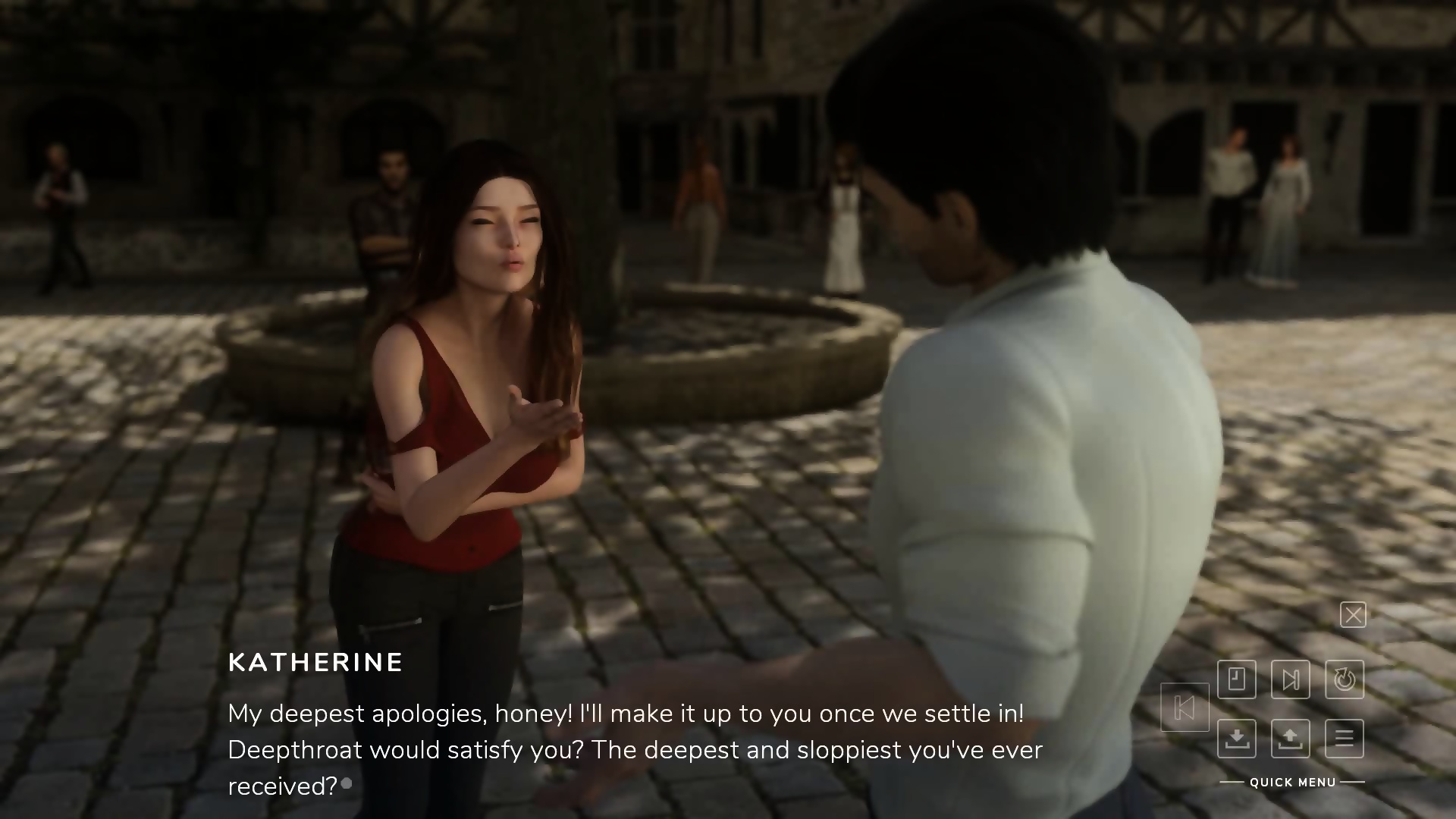Toggle auto-advance circular arrow button
This screenshot has height=819, width=1456.
click(x=1345, y=679)
